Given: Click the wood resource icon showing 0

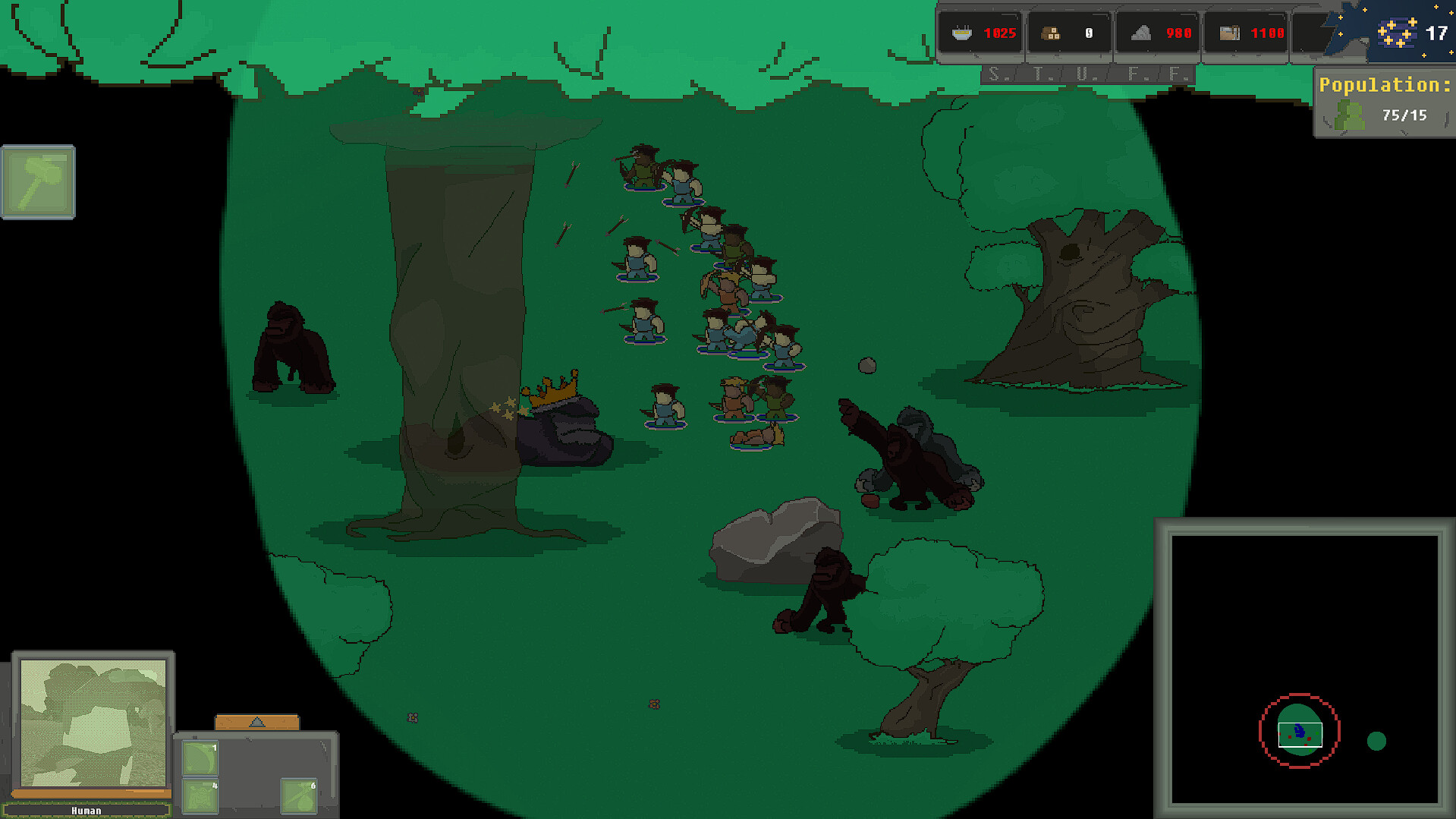Looking at the screenshot, I should 1051,32.
